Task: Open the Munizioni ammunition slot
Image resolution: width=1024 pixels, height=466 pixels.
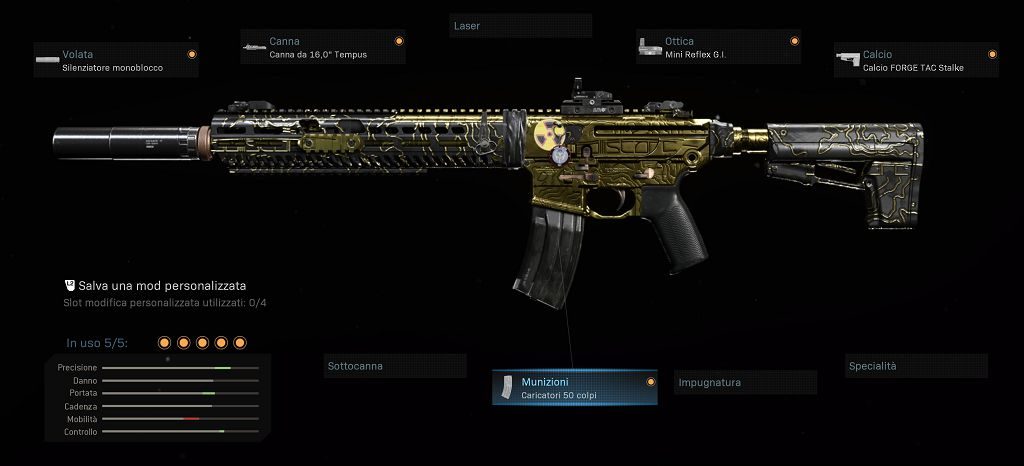Action: click(574, 388)
